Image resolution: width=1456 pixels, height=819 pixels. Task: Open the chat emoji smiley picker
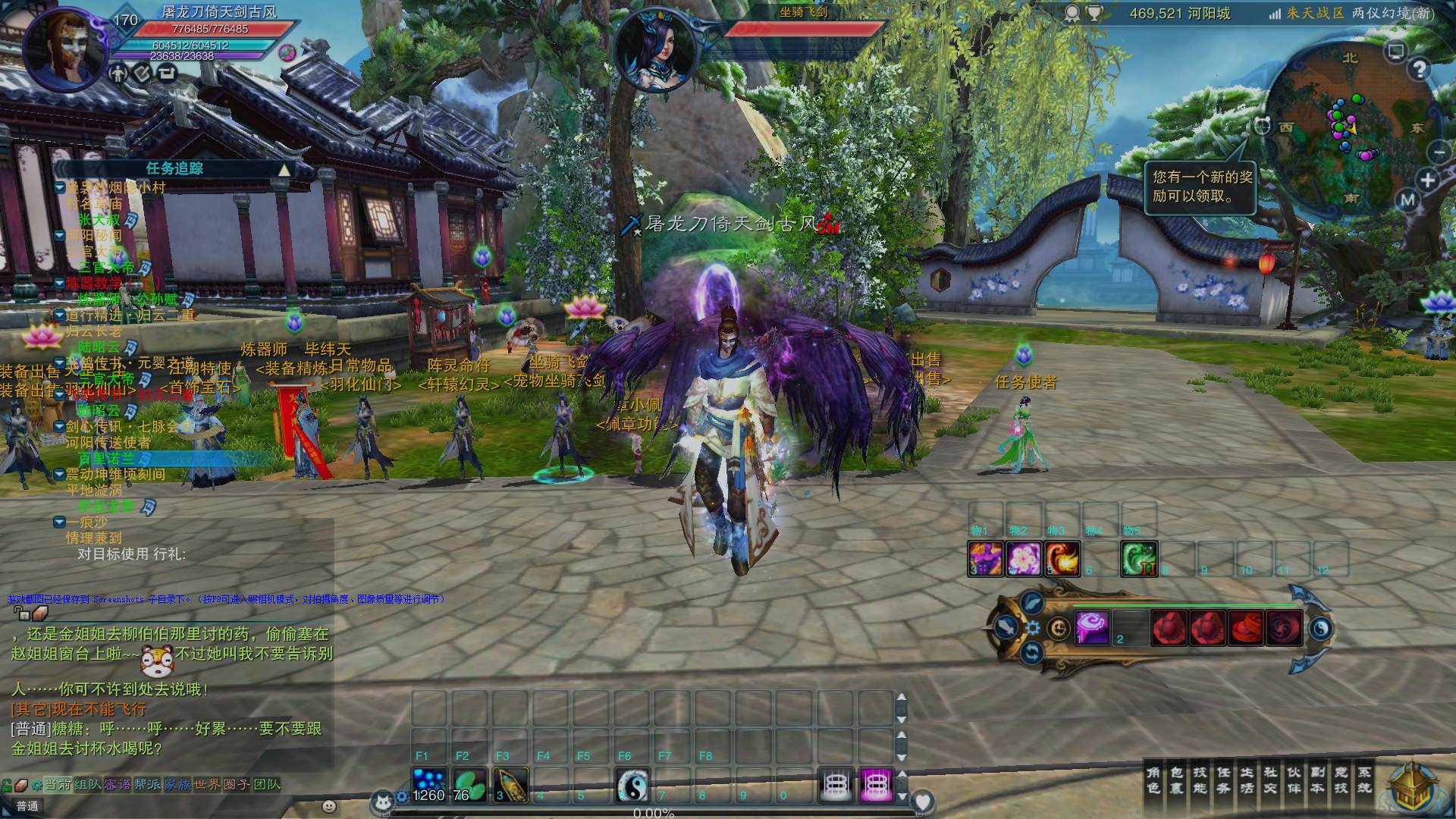[328, 806]
